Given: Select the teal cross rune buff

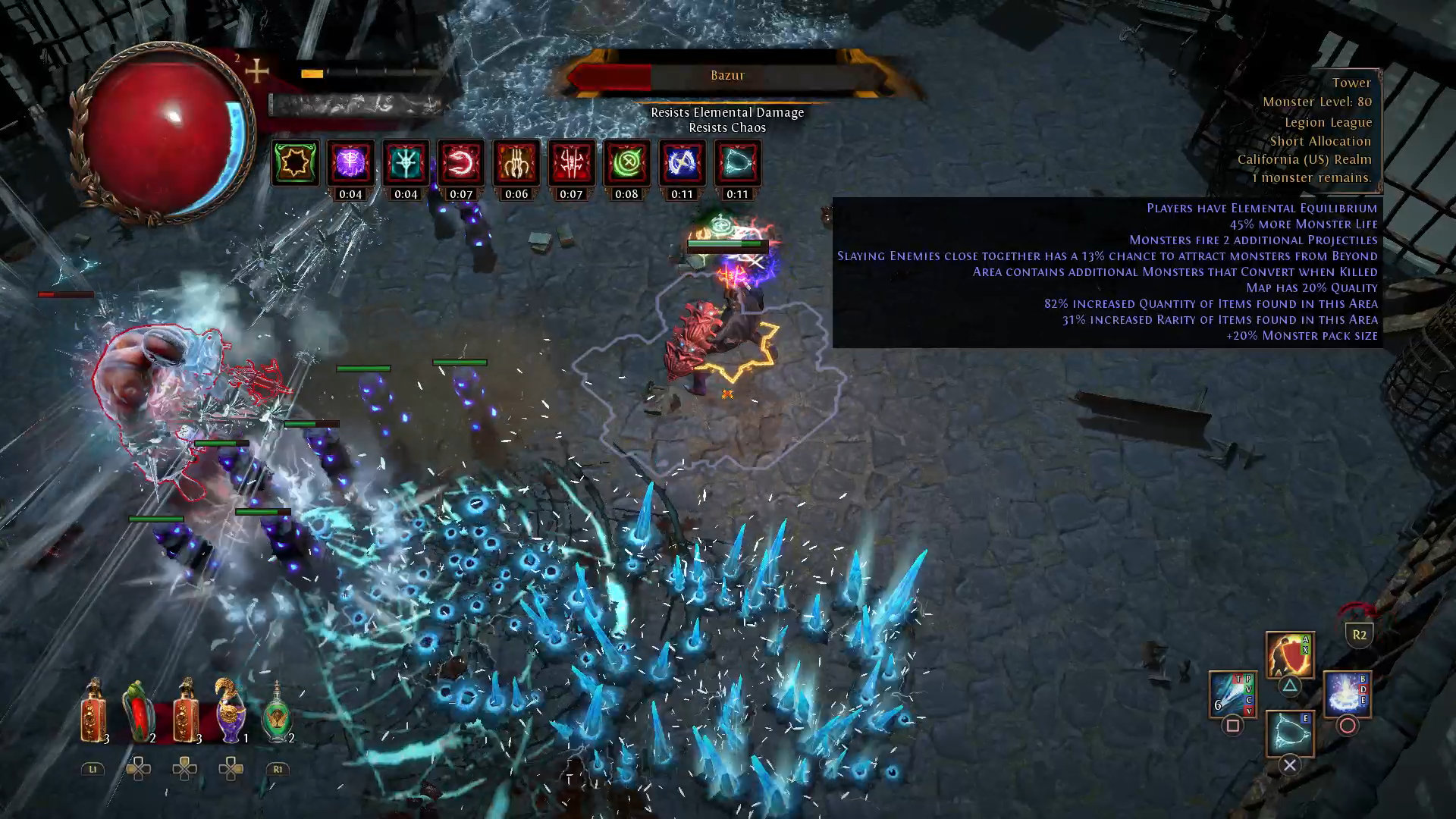Looking at the screenshot, I should pos(406,162).
